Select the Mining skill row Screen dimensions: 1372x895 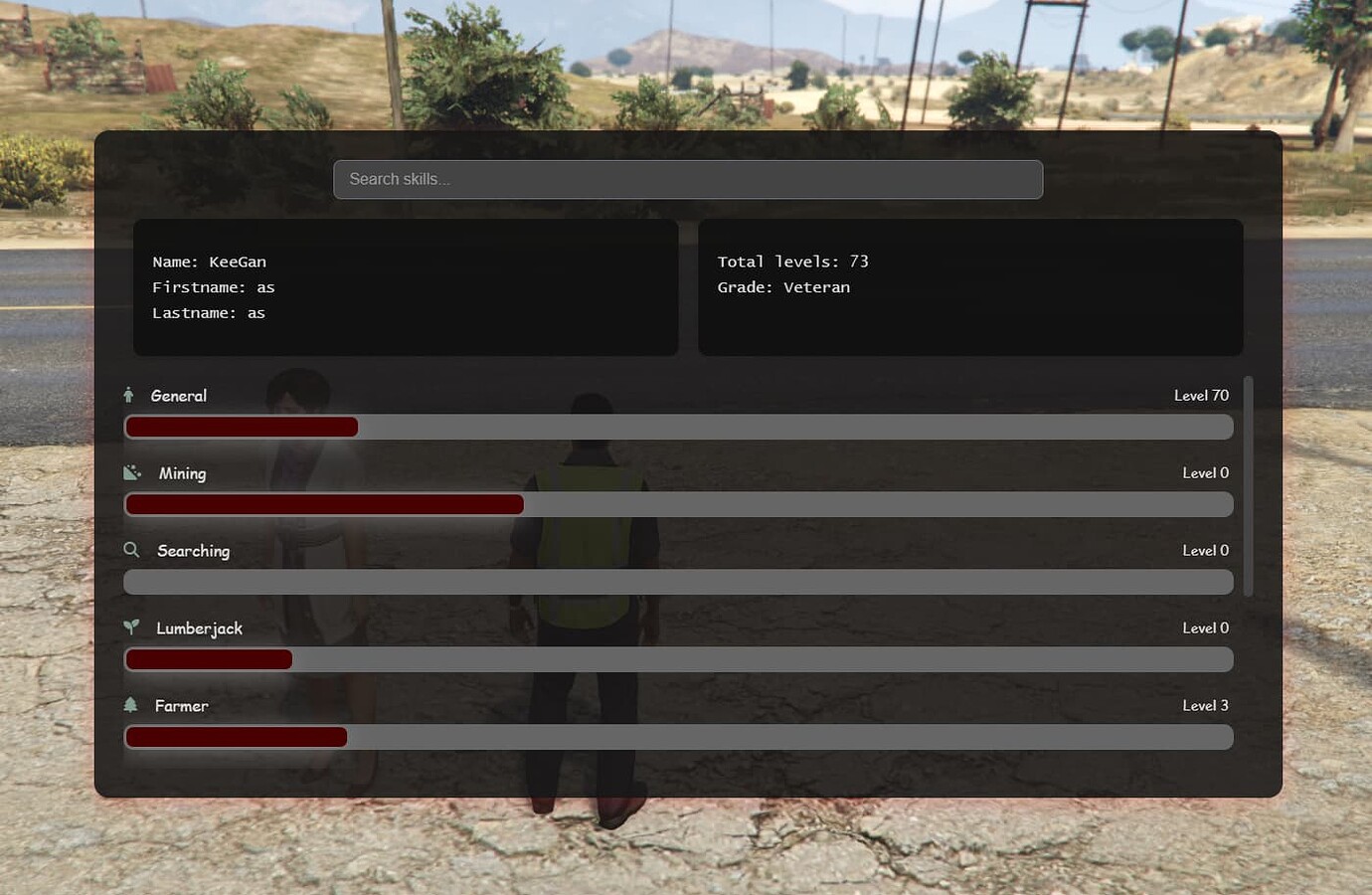coord(182,473)
